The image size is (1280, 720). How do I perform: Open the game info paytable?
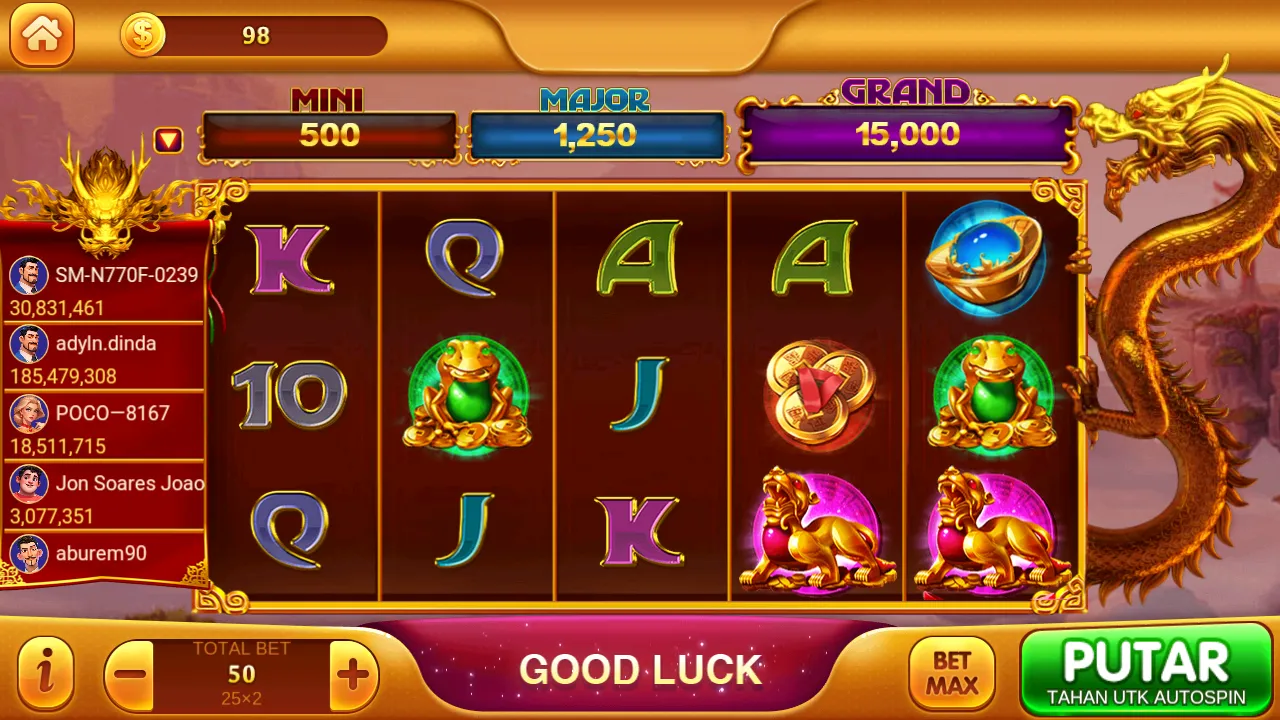pos(45,673)
